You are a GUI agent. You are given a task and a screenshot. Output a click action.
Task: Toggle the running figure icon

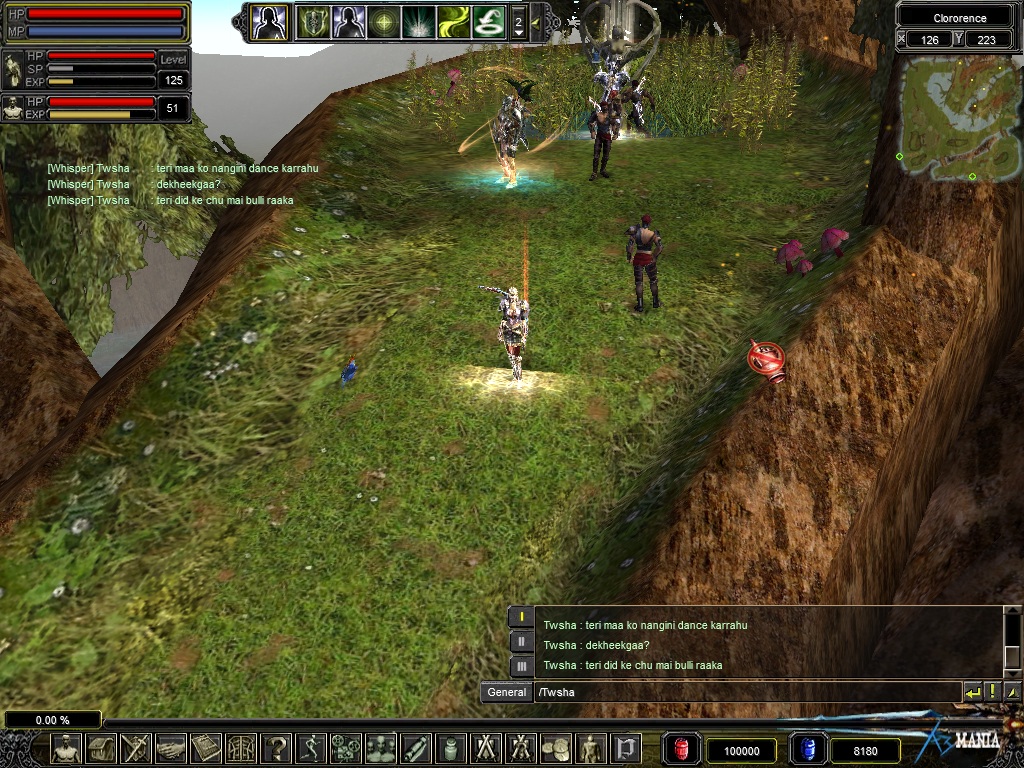tap(311, 748)
